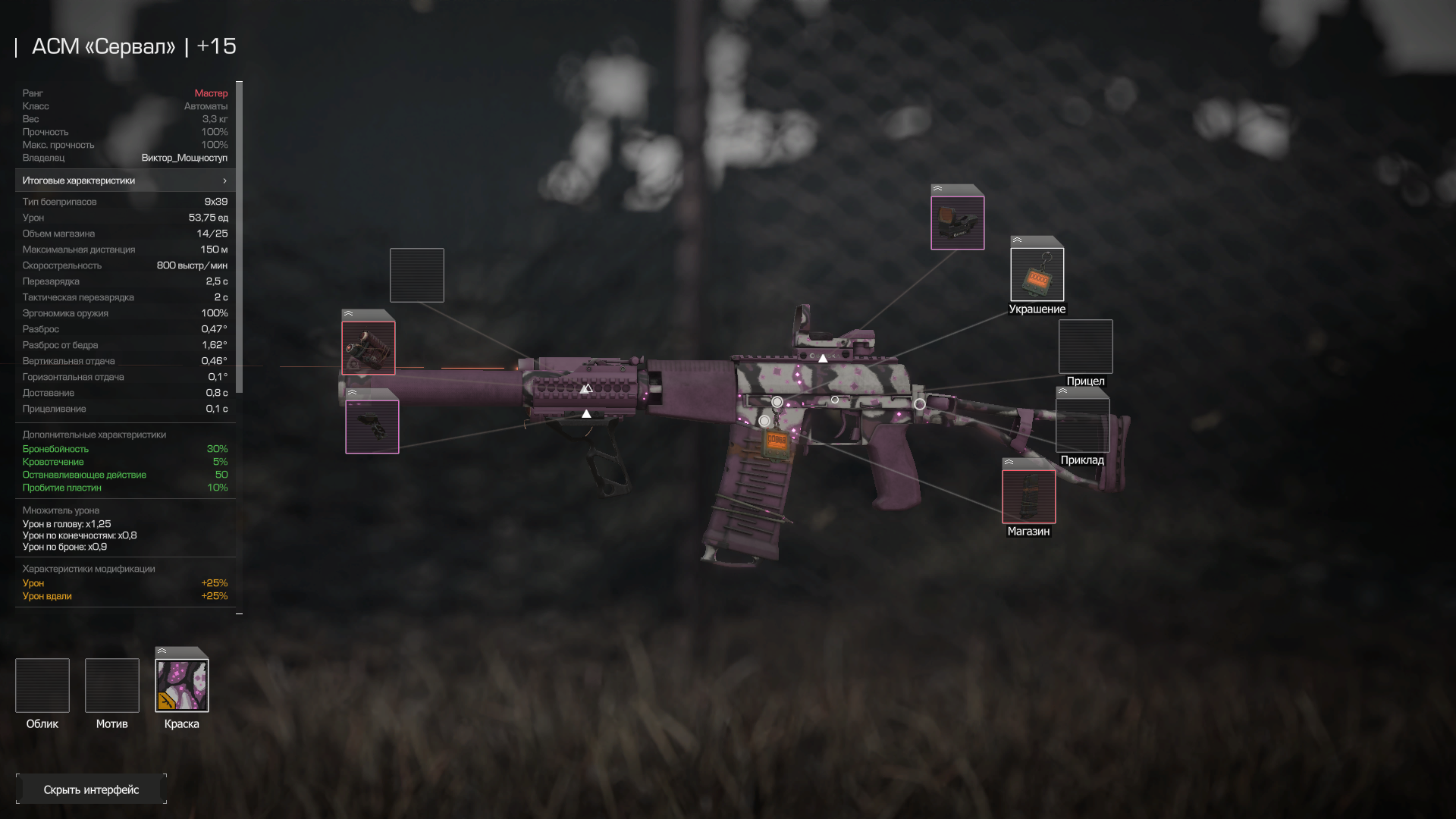Open the empty Облик slot
1456x819 pixels.
[42, 686]
